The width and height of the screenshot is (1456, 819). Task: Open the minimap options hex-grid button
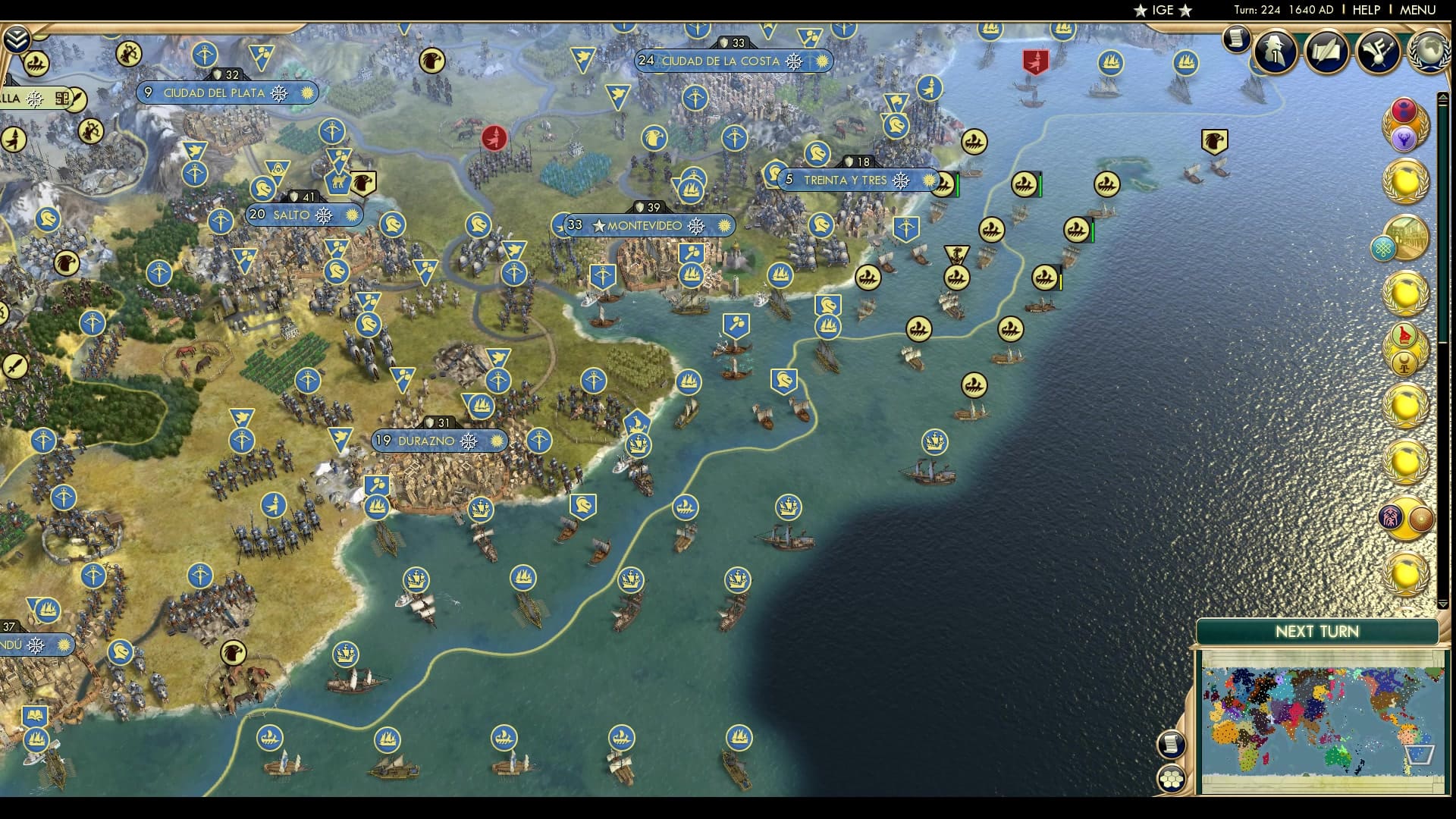[x=1172, y=779]
